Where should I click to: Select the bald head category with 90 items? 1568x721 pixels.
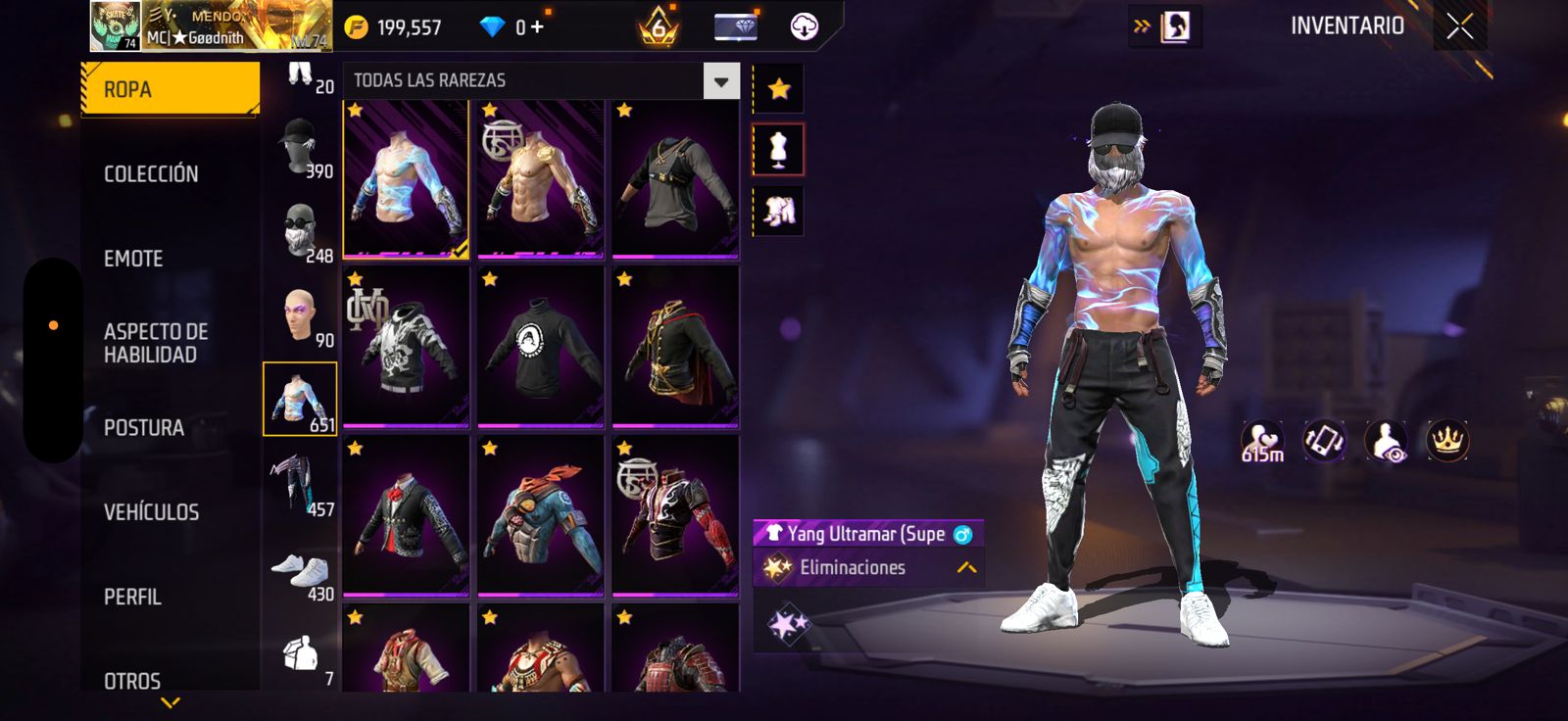coord(300,315)
